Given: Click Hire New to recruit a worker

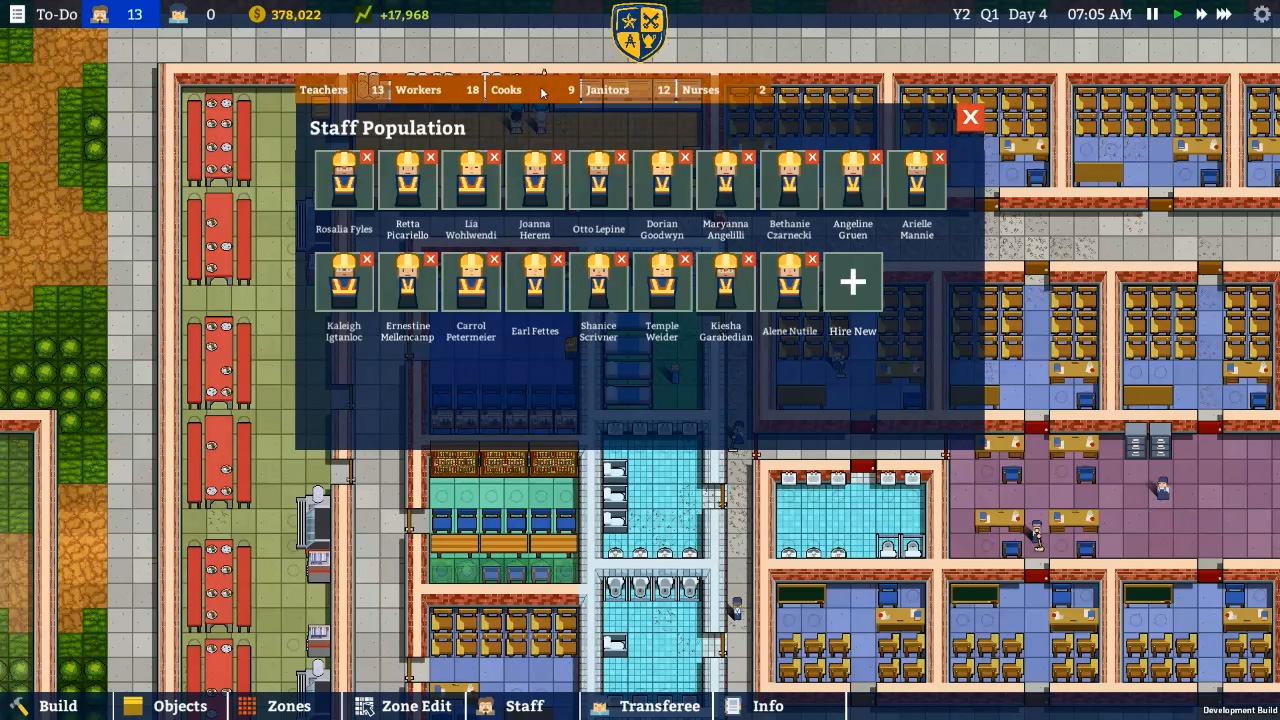Looking at the screenshot, I should [852, 282].
